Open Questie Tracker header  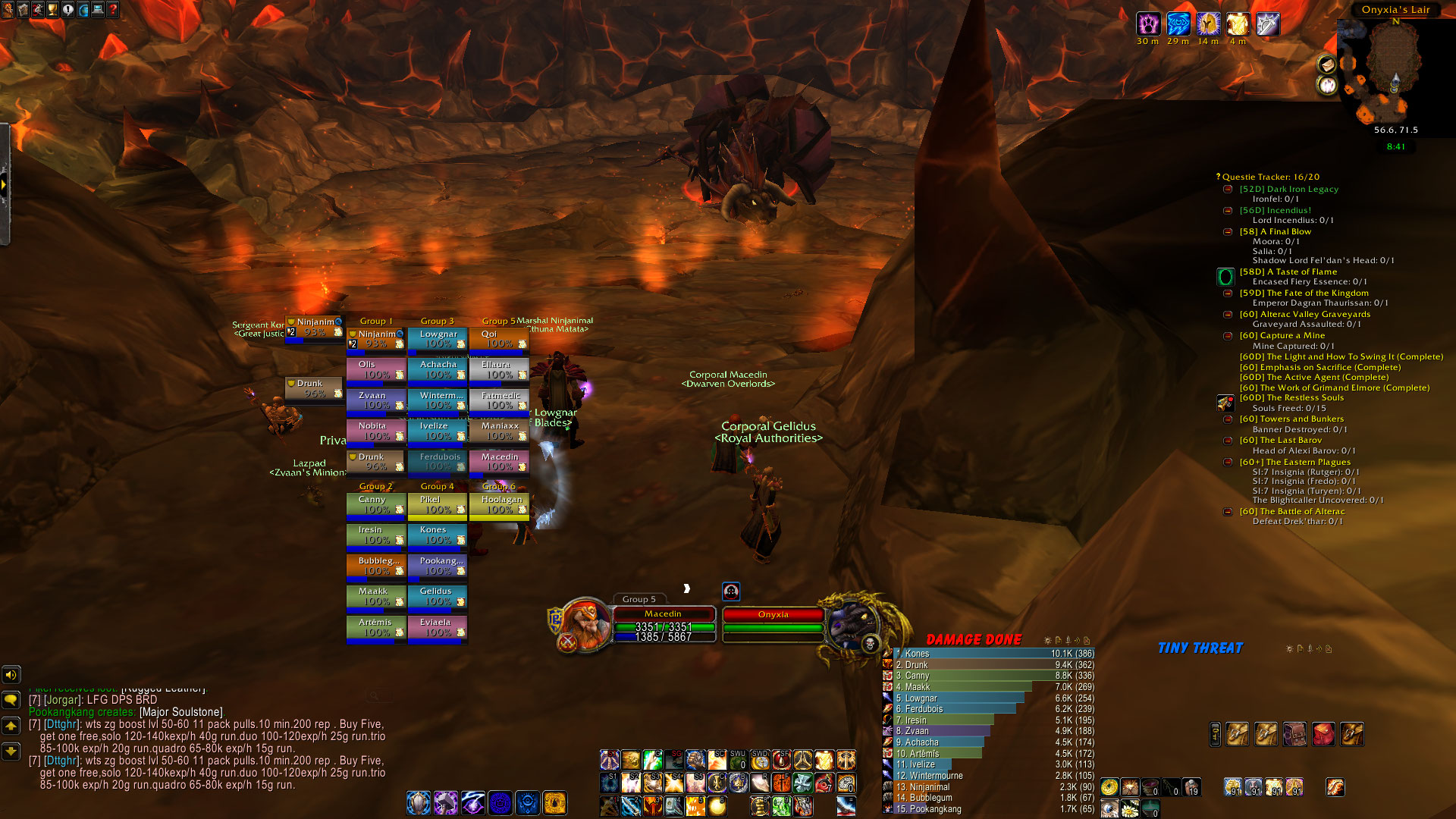(x=1270, y=177)
